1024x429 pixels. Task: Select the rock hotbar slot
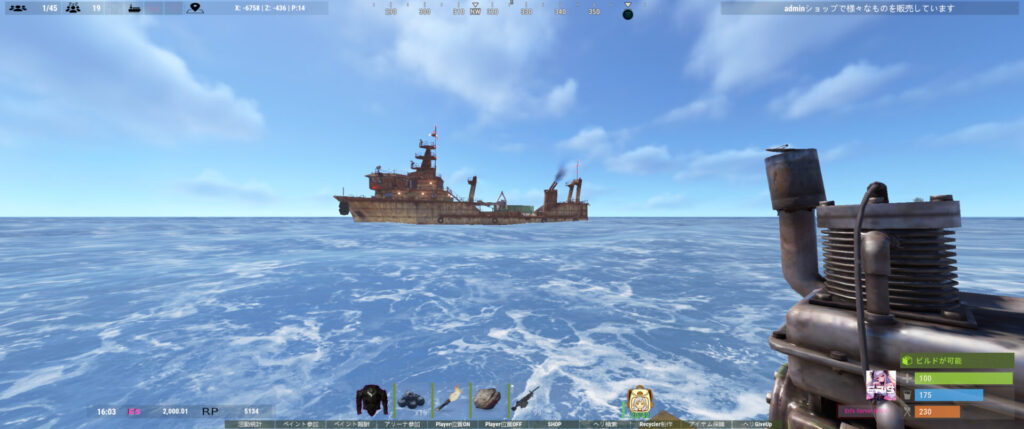487,400
